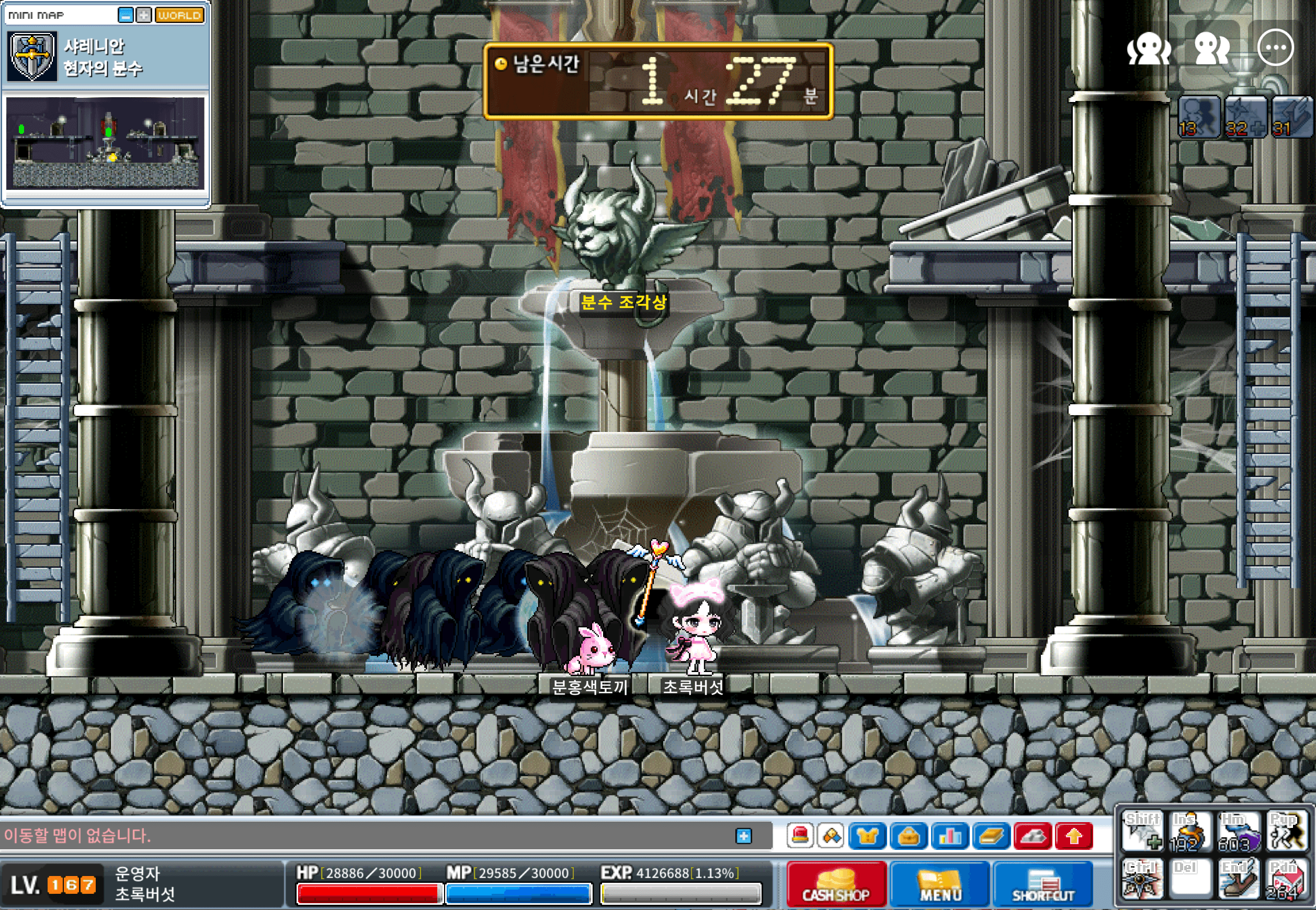Image resolution: width=1316 pixels, height=910 pixels.
Task: Open the WORLD map from minimap
Action: click(179, 15)
